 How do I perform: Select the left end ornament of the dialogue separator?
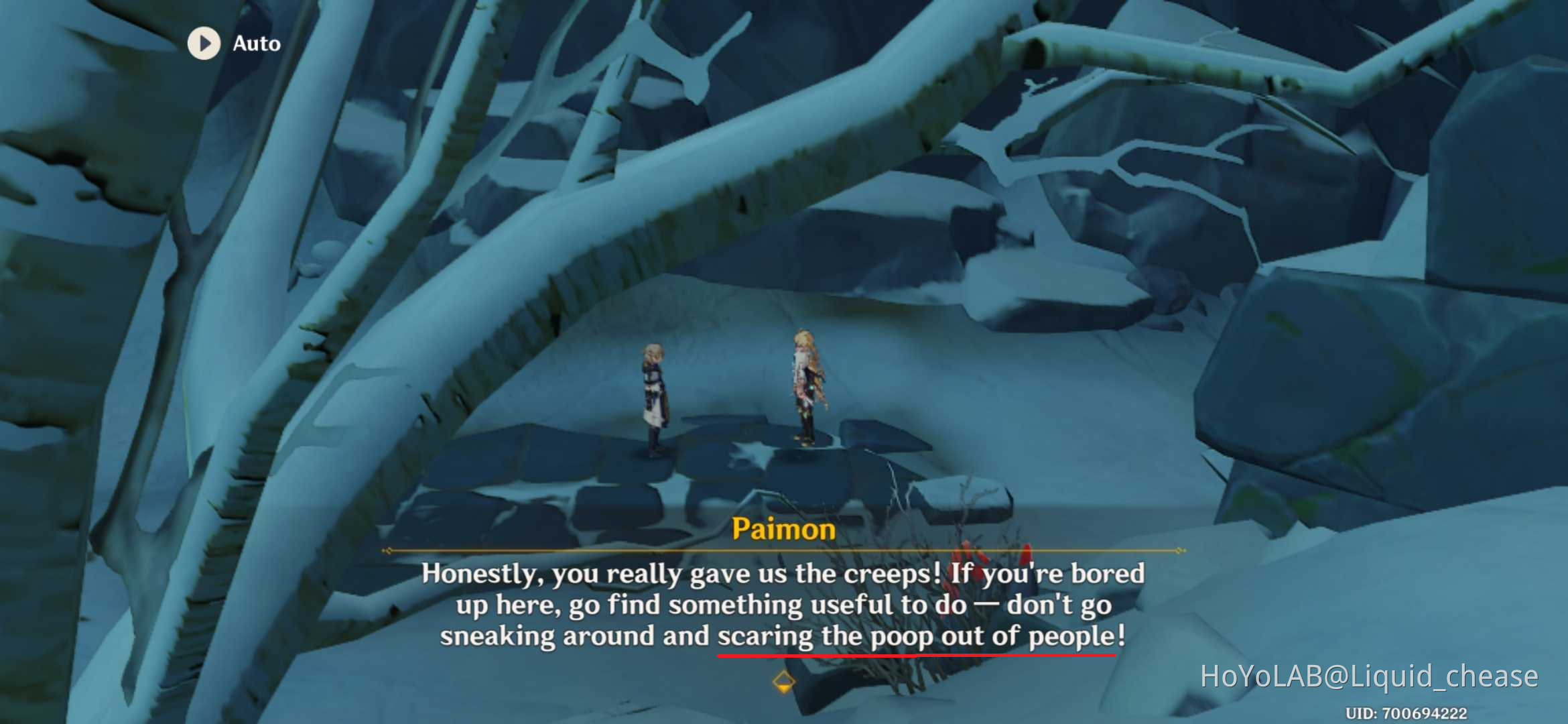[387, 551]
